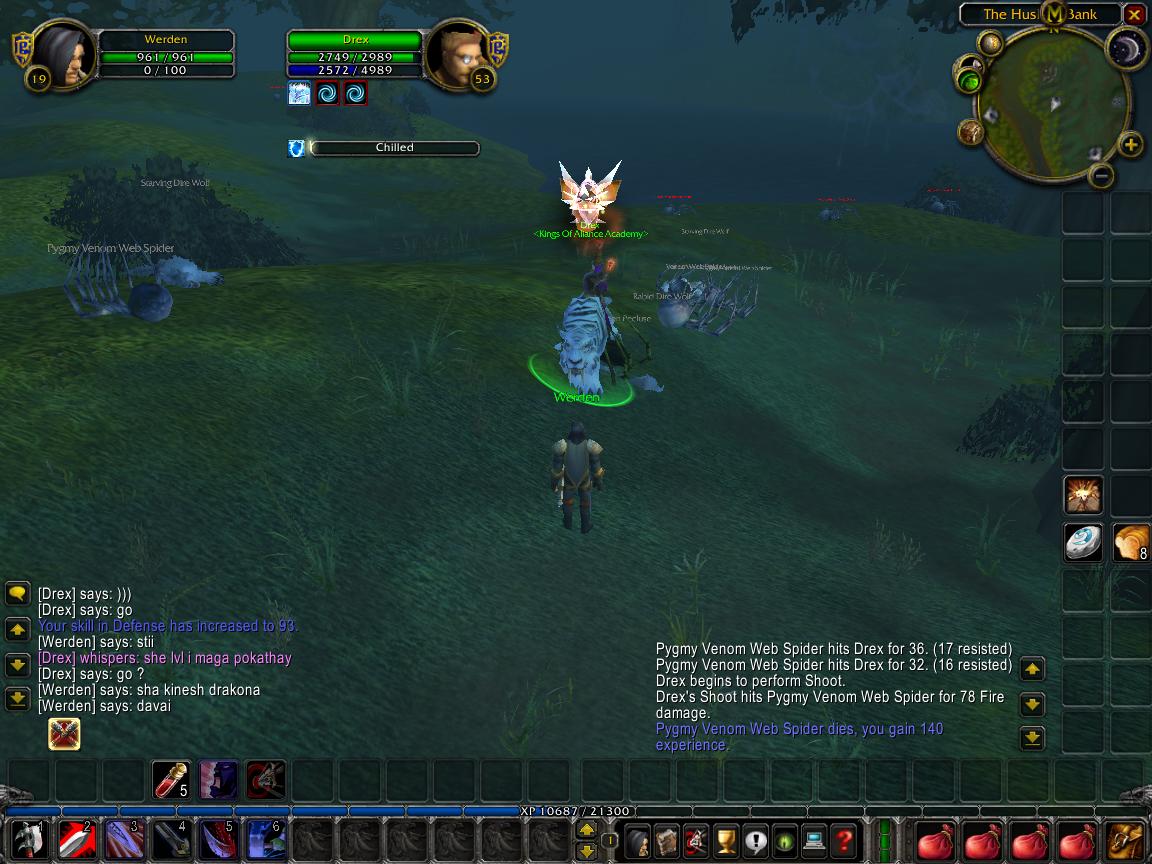The width and height of the screenshot is (1152, 864).
Task: Open the red question mark help button
Action: (844, 841)
